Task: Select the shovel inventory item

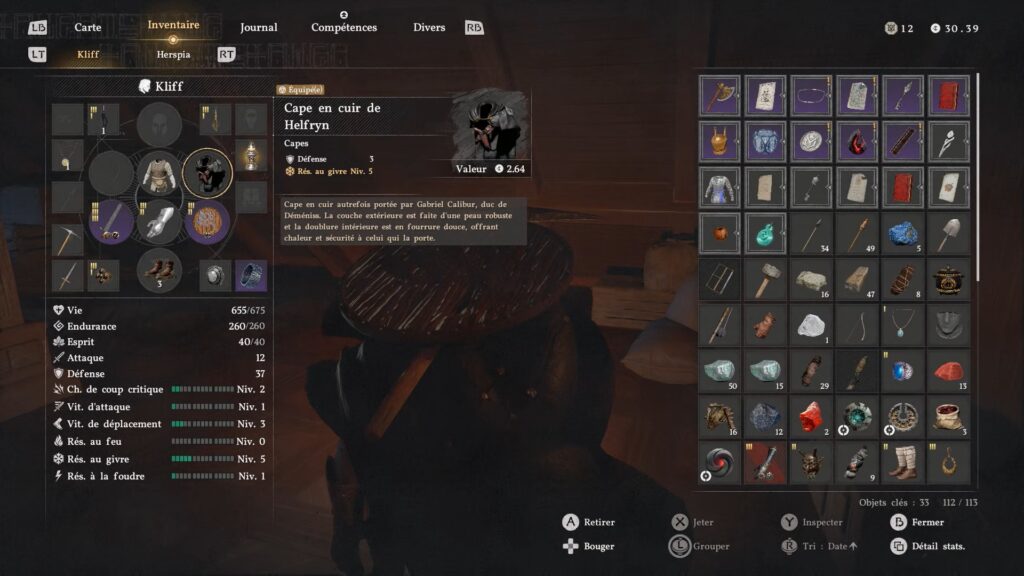Action: pos(949,233)
